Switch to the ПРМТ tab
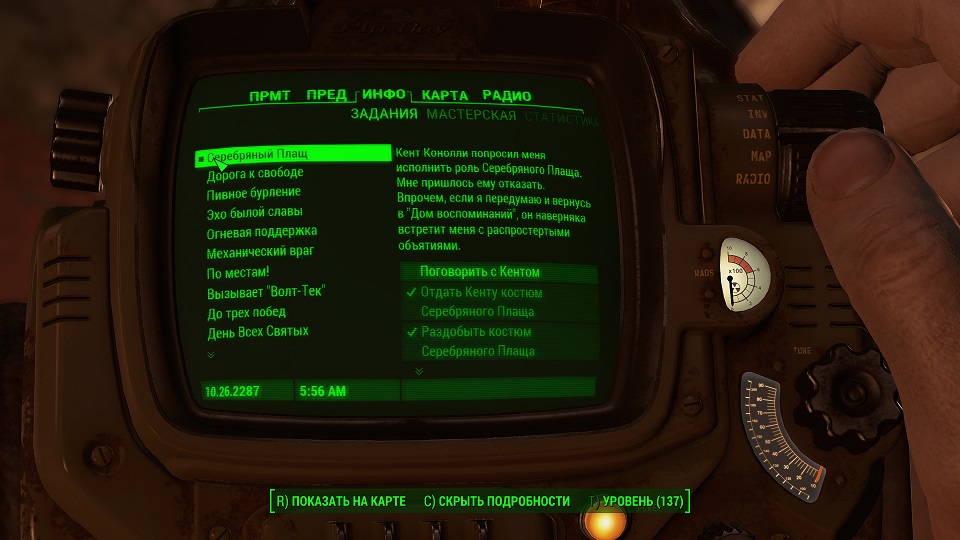The height and width of the screenshot is (540, 960). (x=269, y=96)
